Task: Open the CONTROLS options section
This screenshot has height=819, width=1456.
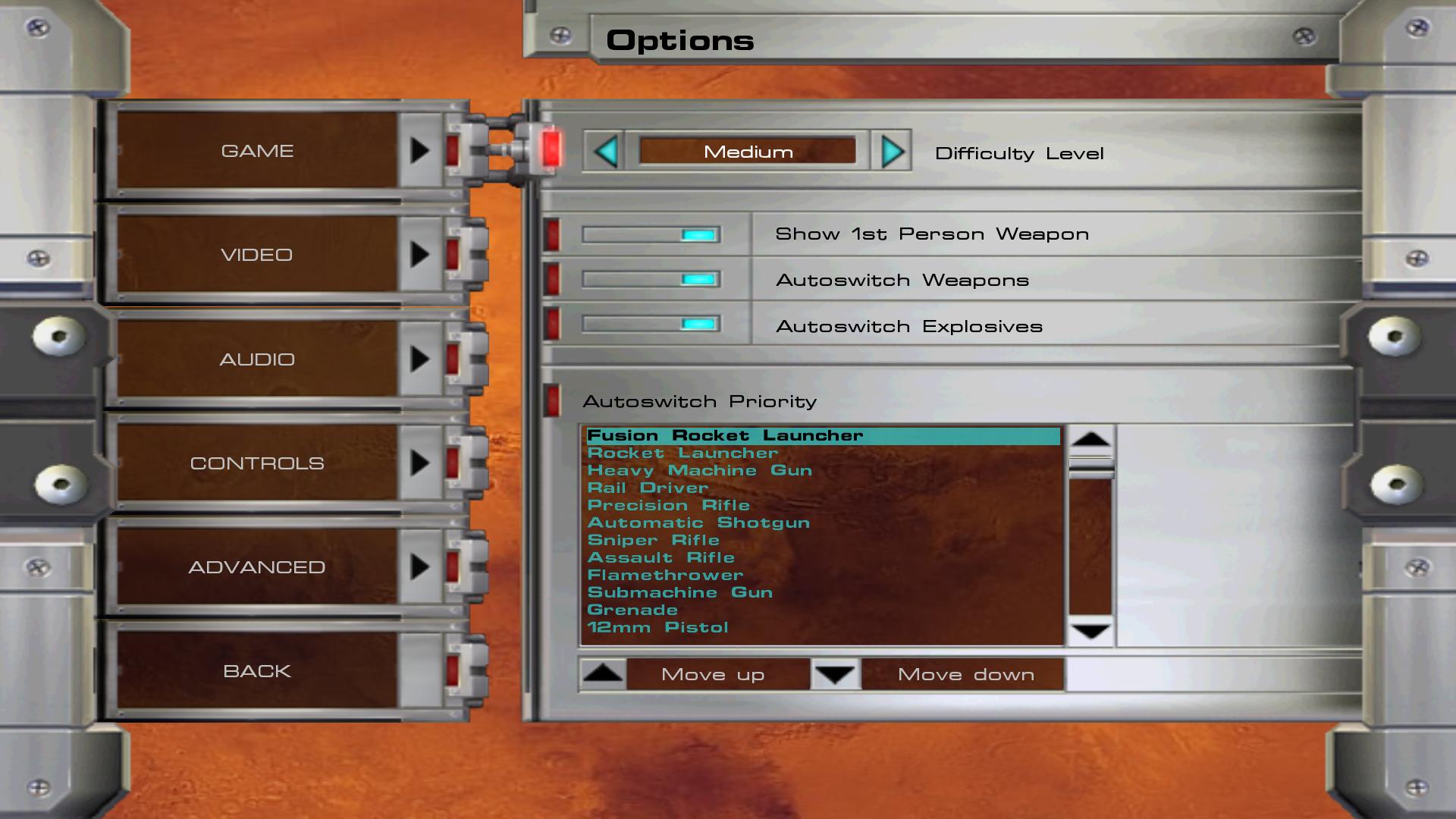Action: (258, 463)
